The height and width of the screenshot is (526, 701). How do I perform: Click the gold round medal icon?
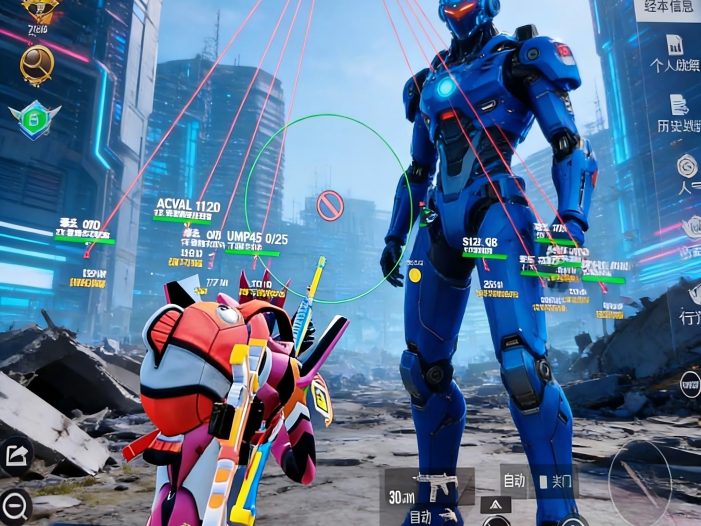tap(37, 64)
